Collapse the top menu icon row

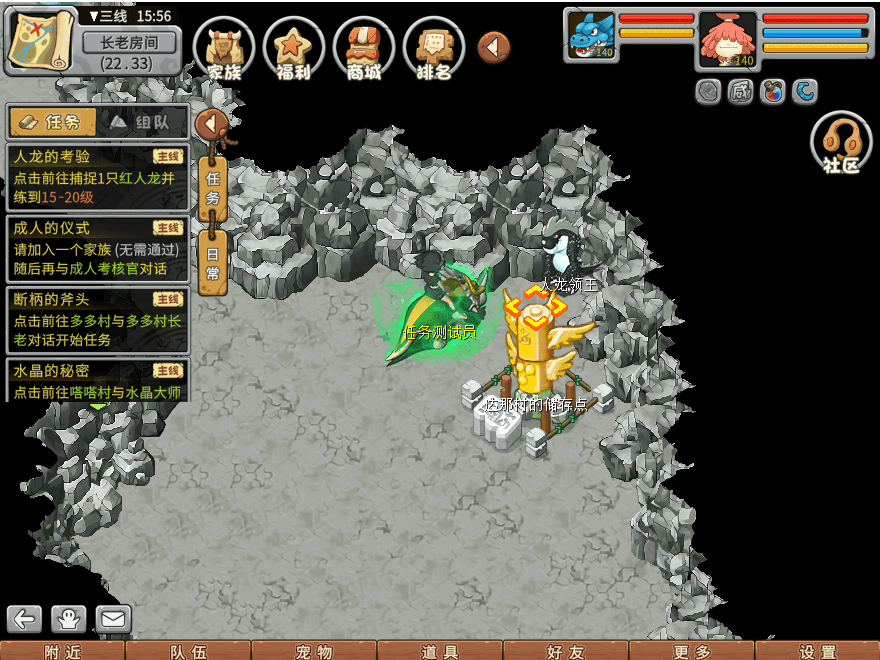click(493, 47)
